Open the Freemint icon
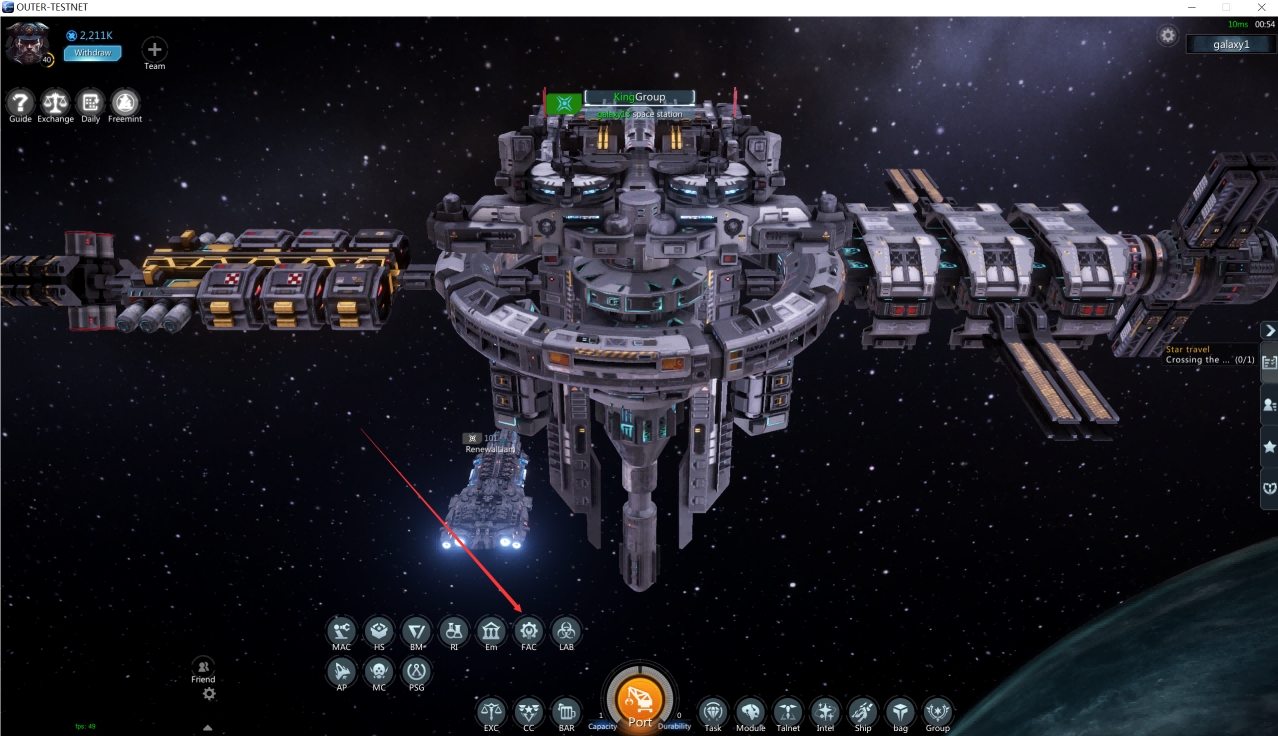The width and height of the screenshot is (1278, 736). pyautogui.click(x=125, y=102)
